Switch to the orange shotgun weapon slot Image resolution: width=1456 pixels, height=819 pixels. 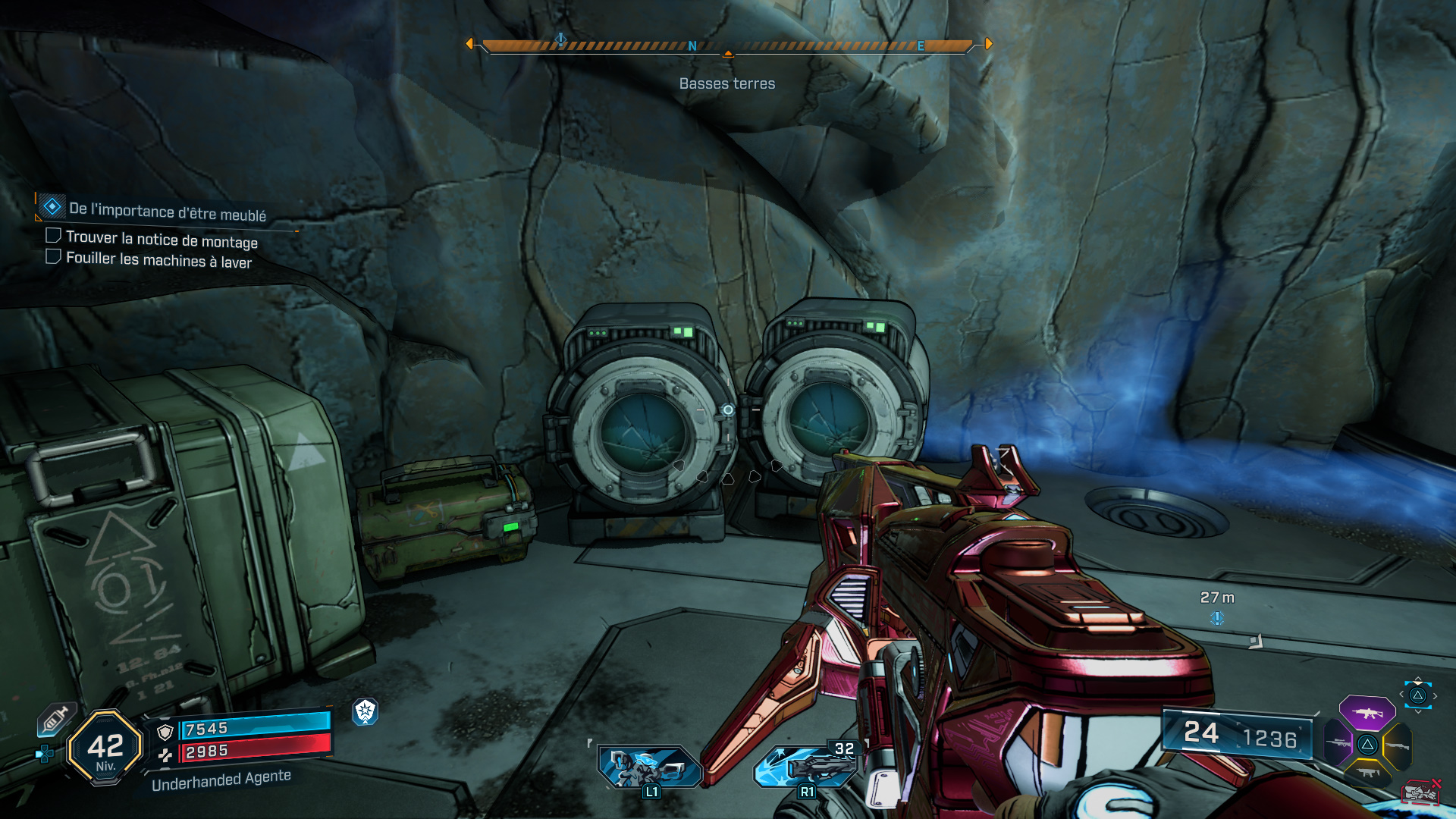pyautogui.click(x=1397, y=745)
